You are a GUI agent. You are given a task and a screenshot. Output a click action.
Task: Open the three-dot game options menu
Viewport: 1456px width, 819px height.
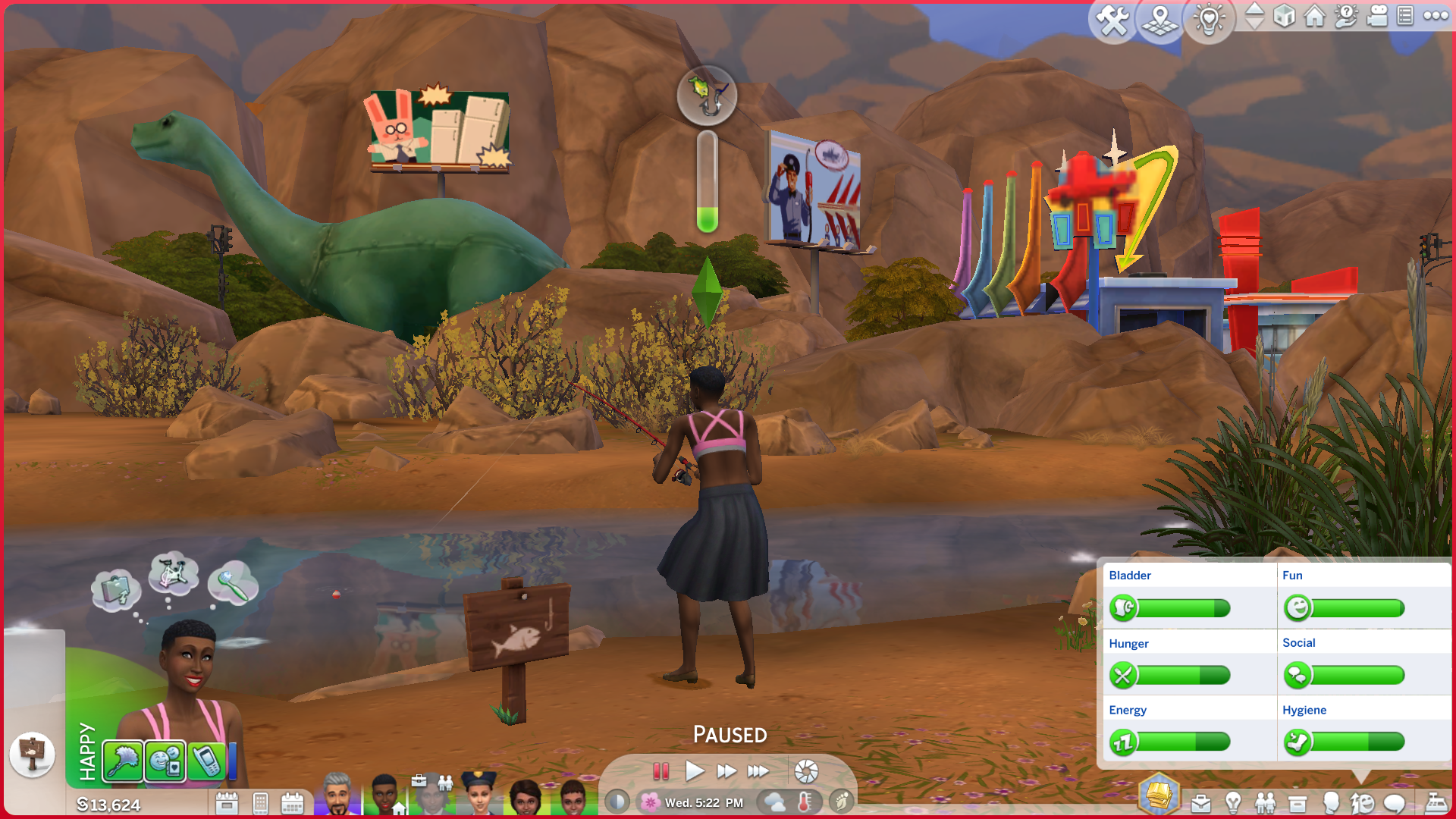coord(1436,16)
